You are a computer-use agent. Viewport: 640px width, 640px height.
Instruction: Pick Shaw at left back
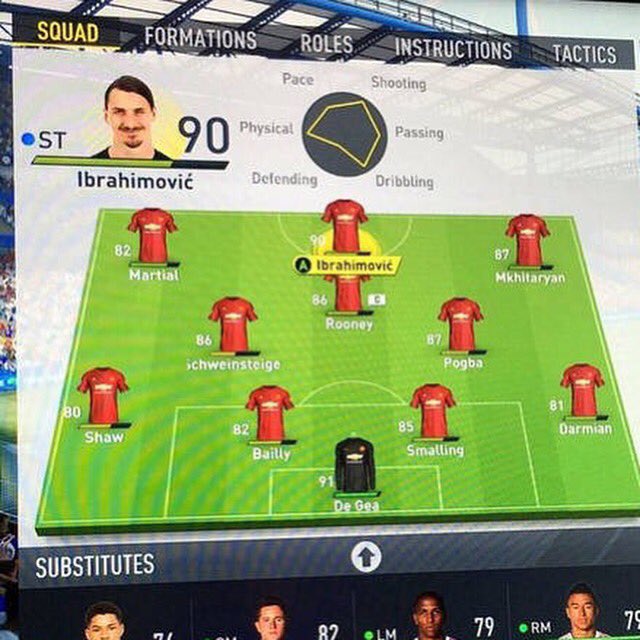pos(103,396)
